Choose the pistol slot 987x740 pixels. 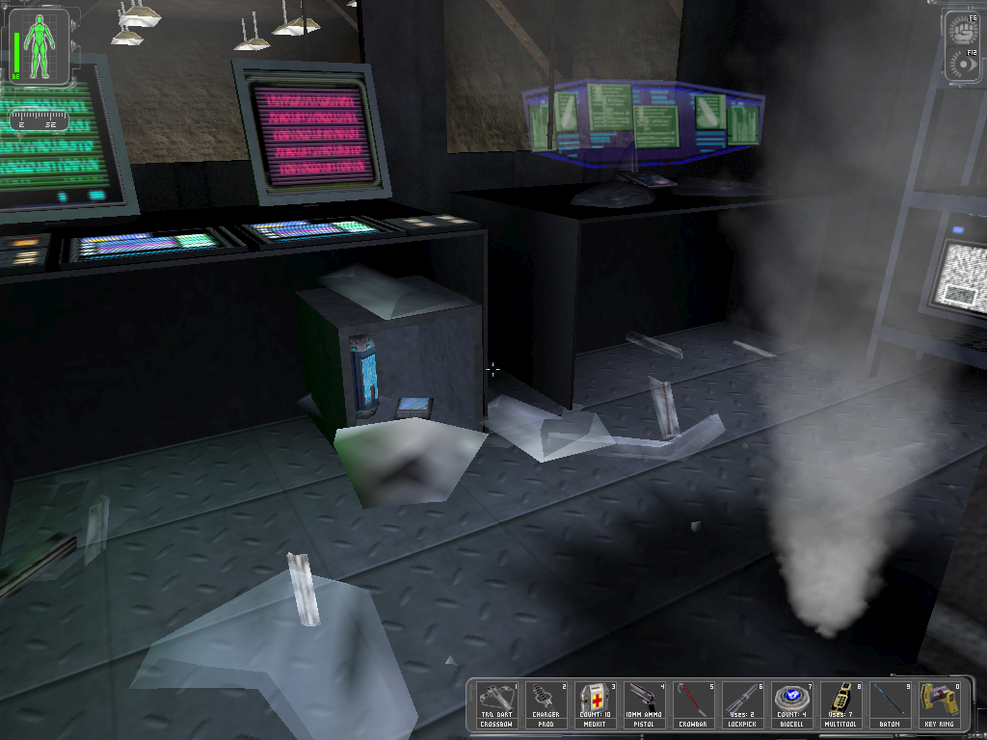click(644, 703)
